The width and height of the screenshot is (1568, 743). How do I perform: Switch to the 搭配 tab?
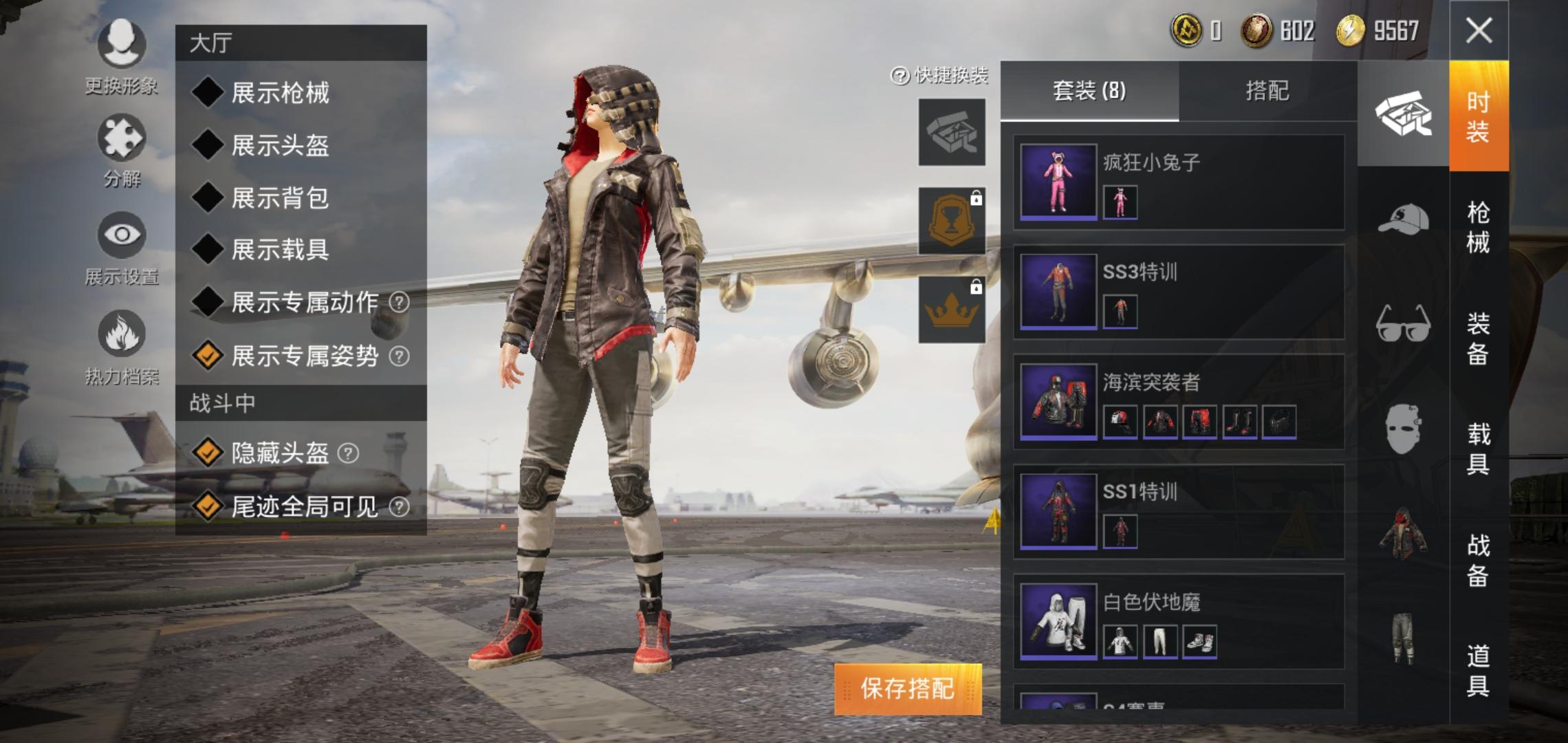(x=1267, y=91)
